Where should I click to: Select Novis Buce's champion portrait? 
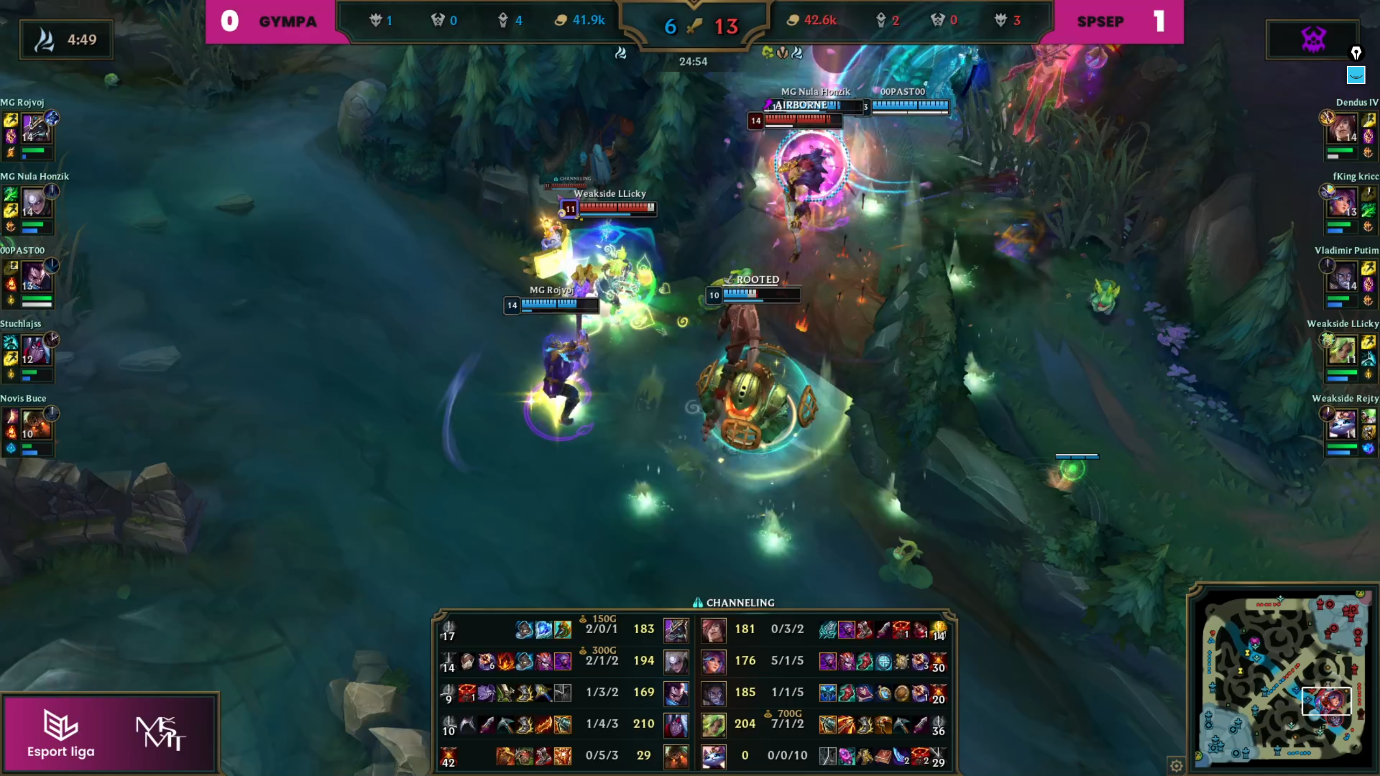pos(37,424)
